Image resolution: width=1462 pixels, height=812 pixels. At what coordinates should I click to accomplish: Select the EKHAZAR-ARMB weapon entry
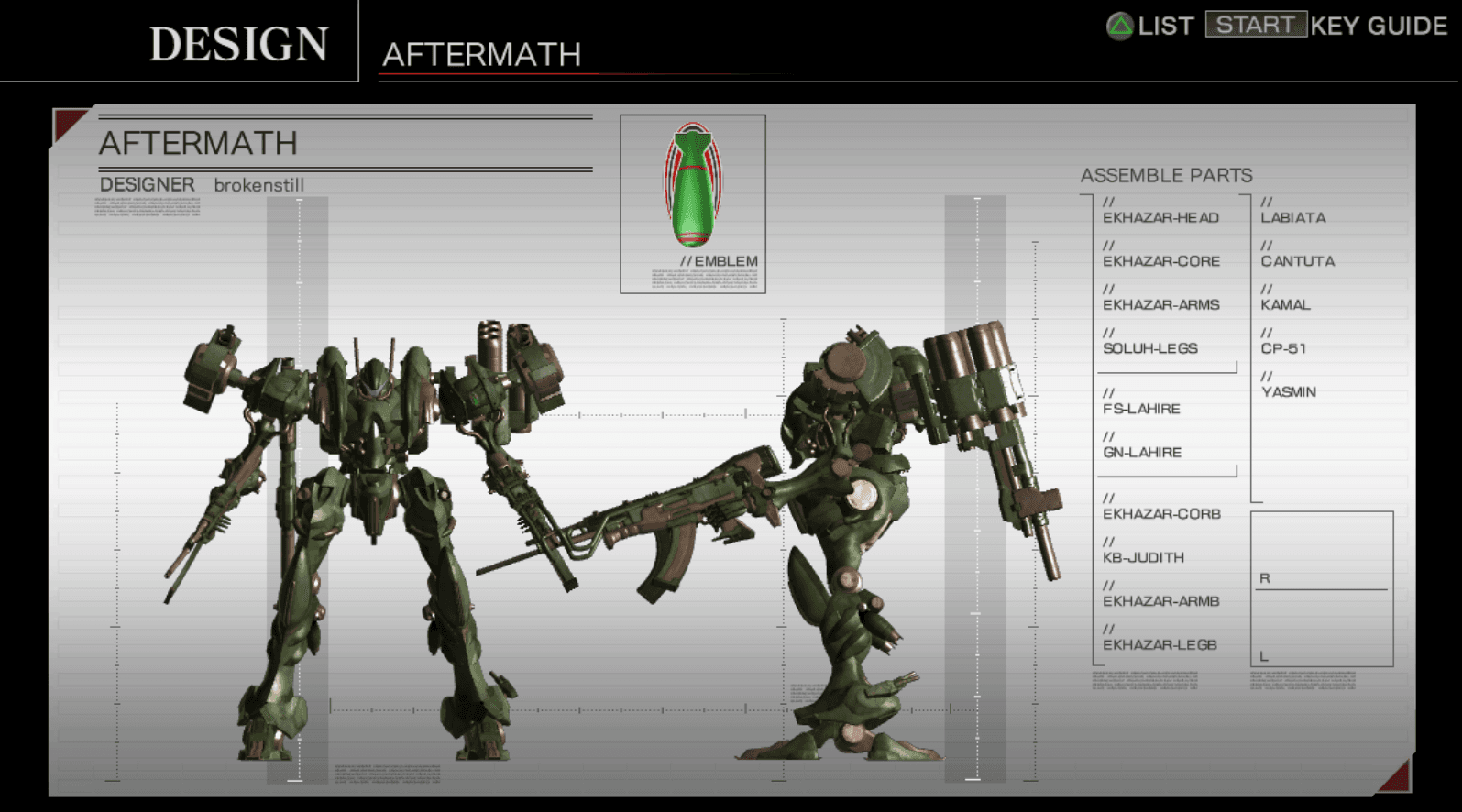(x=1160, y=601)
